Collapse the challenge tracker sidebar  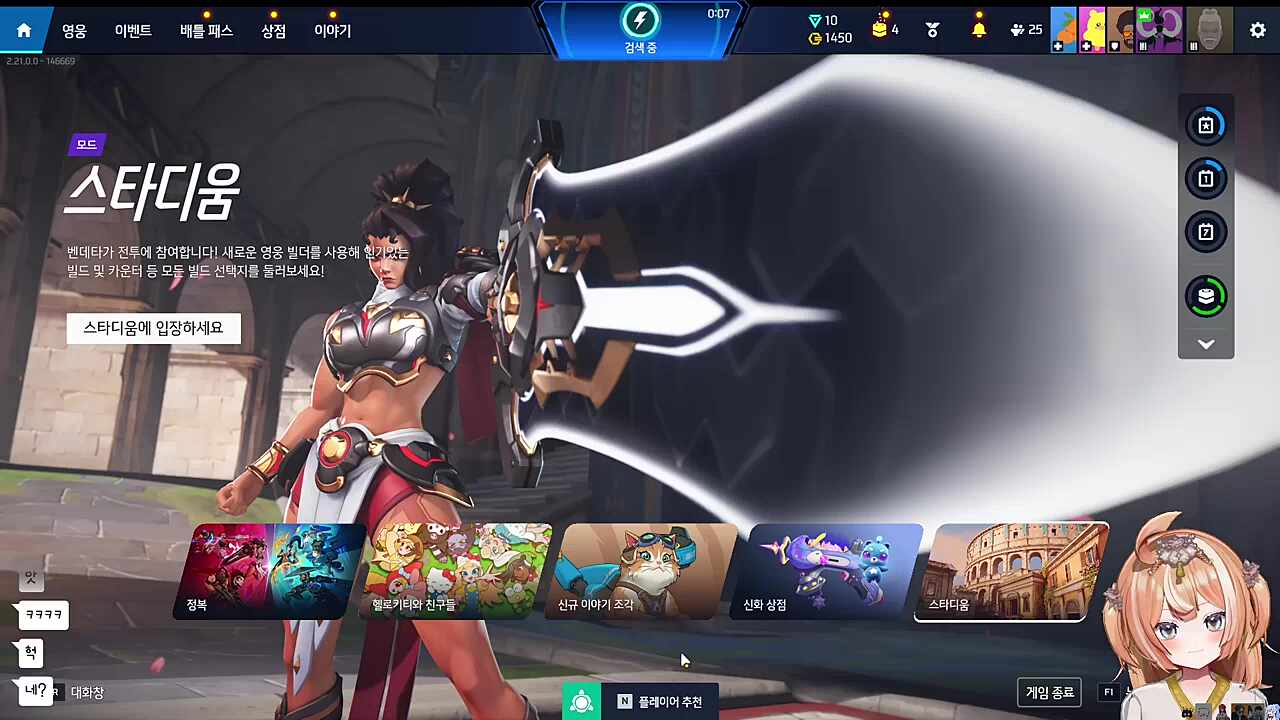(x=1205, y=343)
